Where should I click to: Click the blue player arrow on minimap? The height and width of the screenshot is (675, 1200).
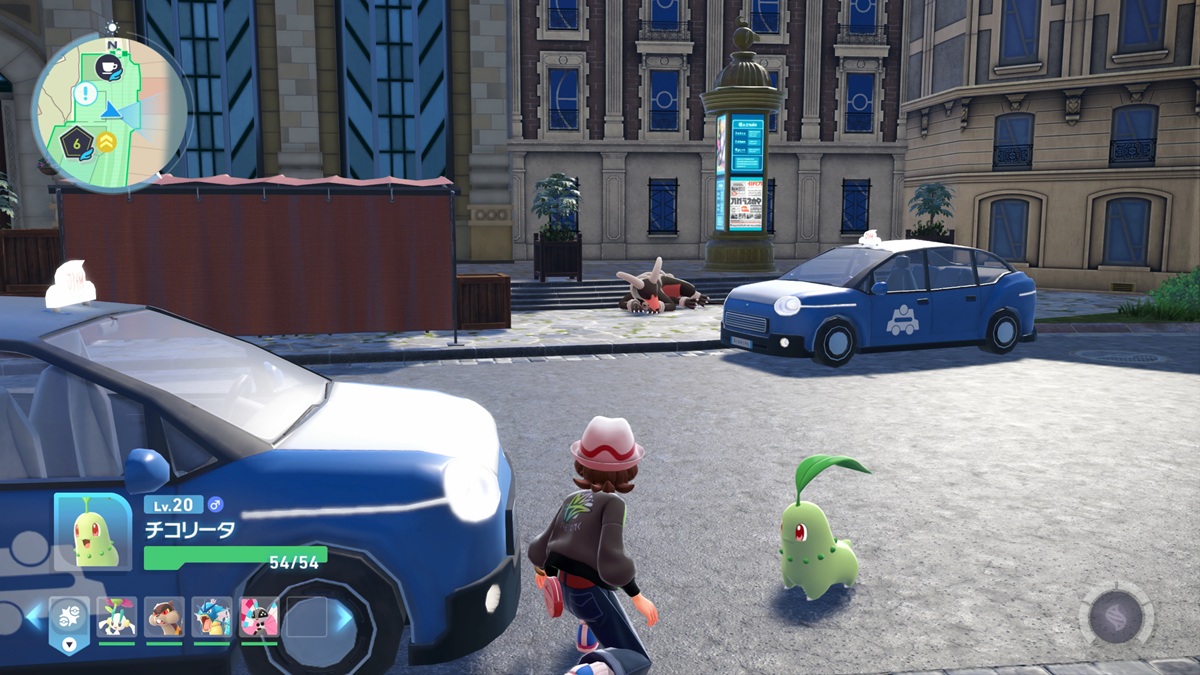[113, 111]
